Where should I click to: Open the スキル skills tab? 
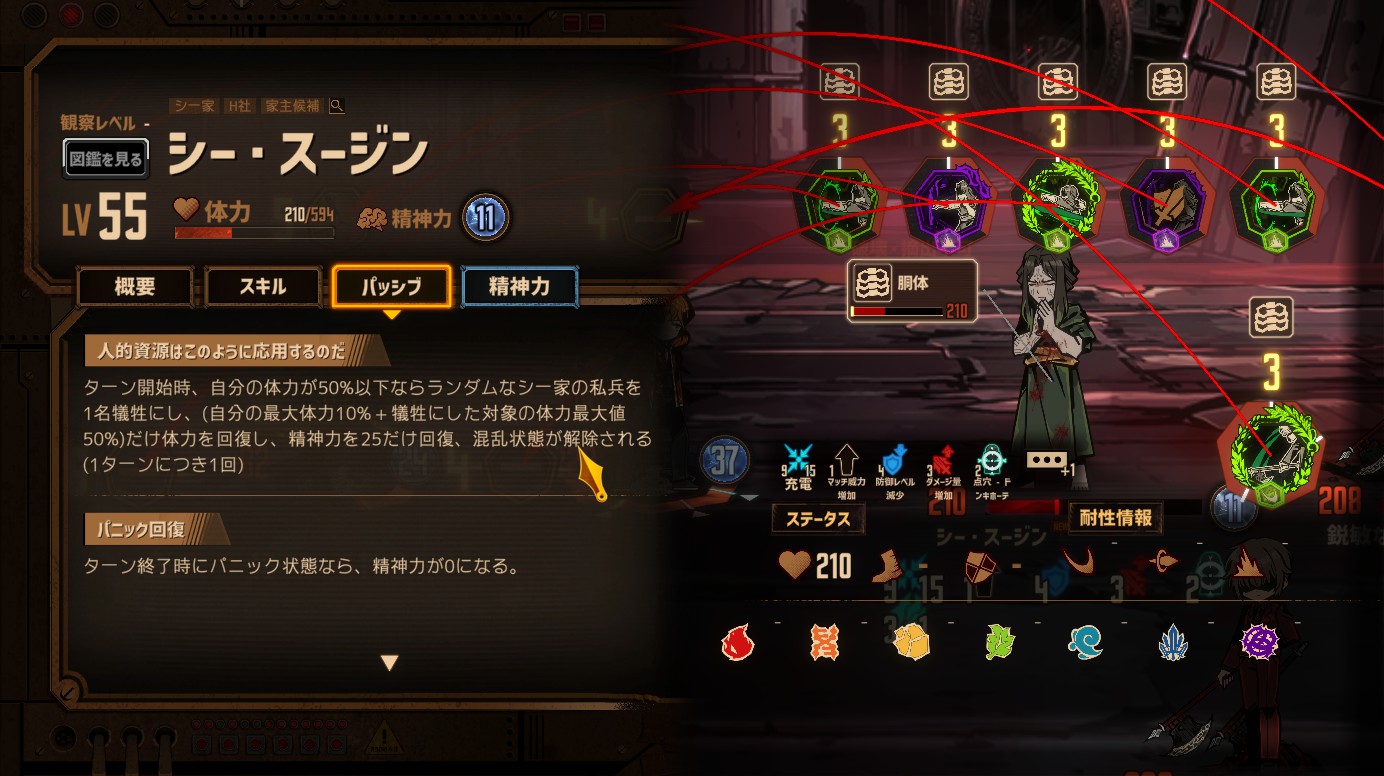pos(263,287)
